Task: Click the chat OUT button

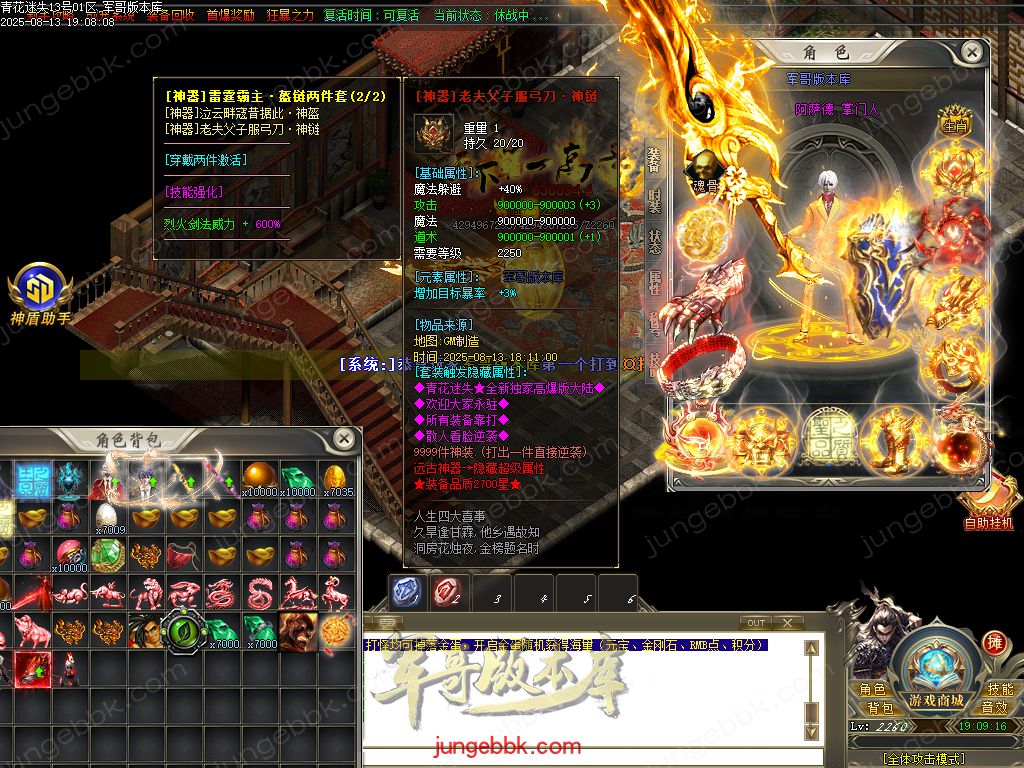Action: 756,623
